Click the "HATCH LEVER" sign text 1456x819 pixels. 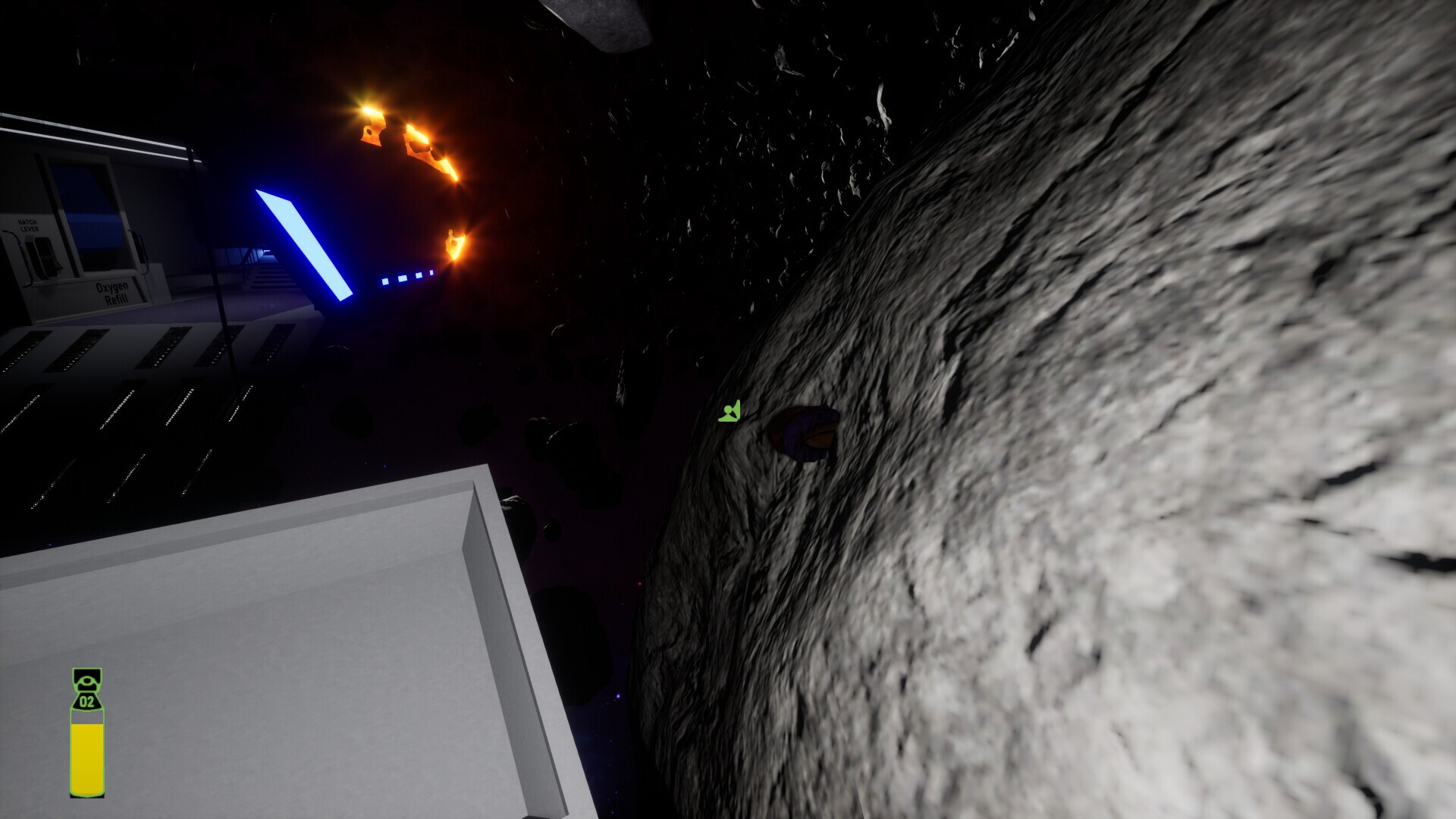click(x=28, y=225)
